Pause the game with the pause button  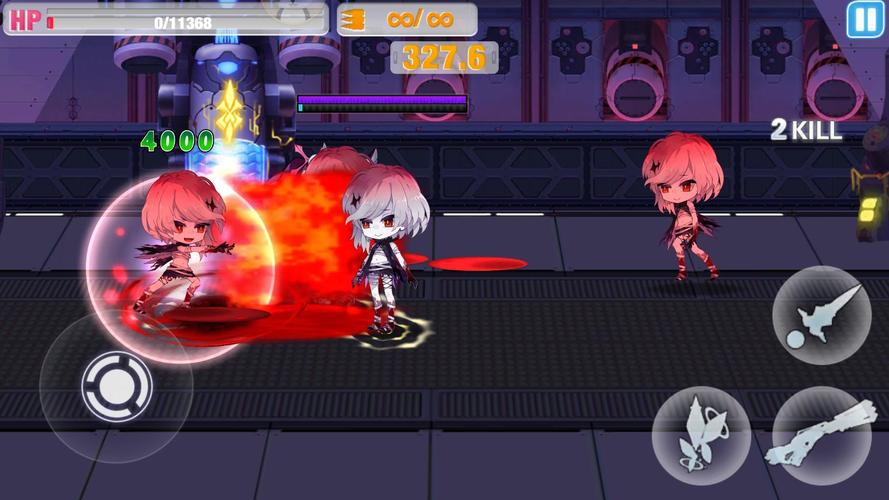click(864, 20)
